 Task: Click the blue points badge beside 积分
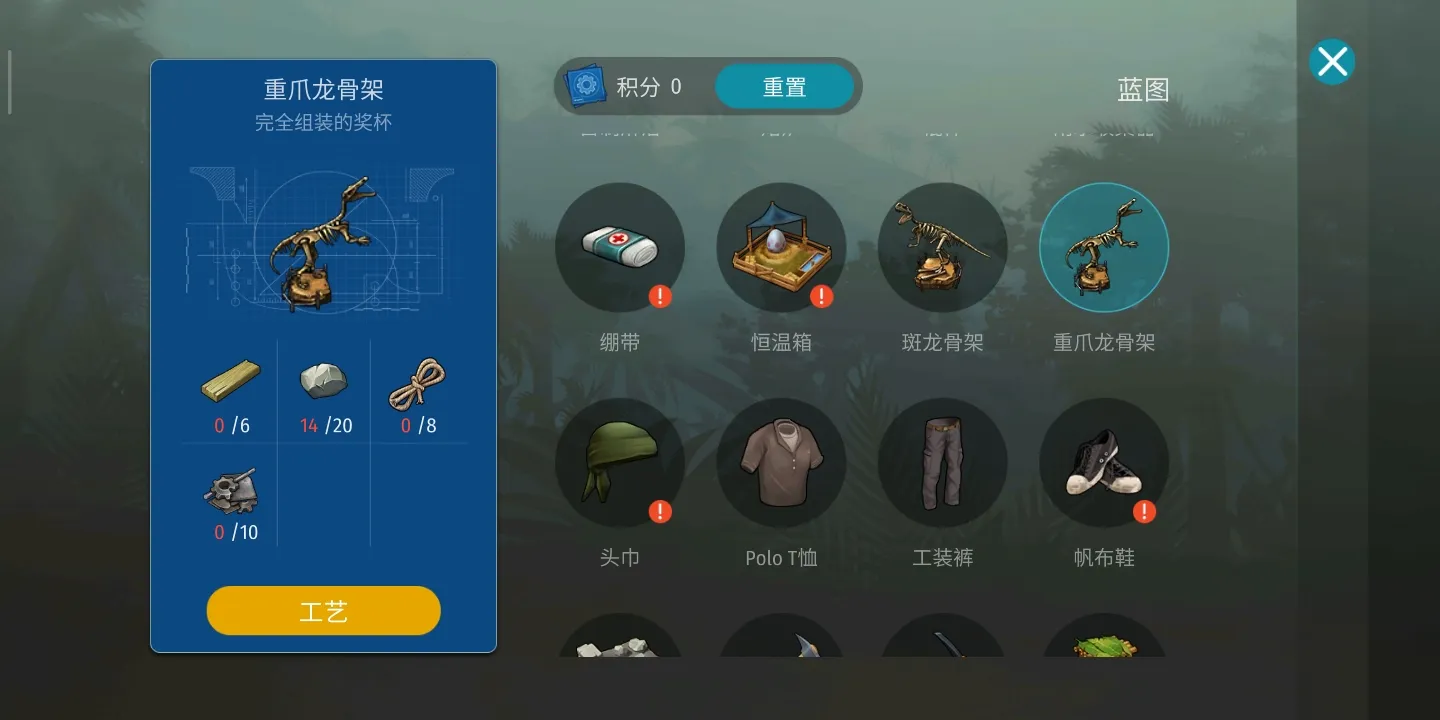coord(586,85)
